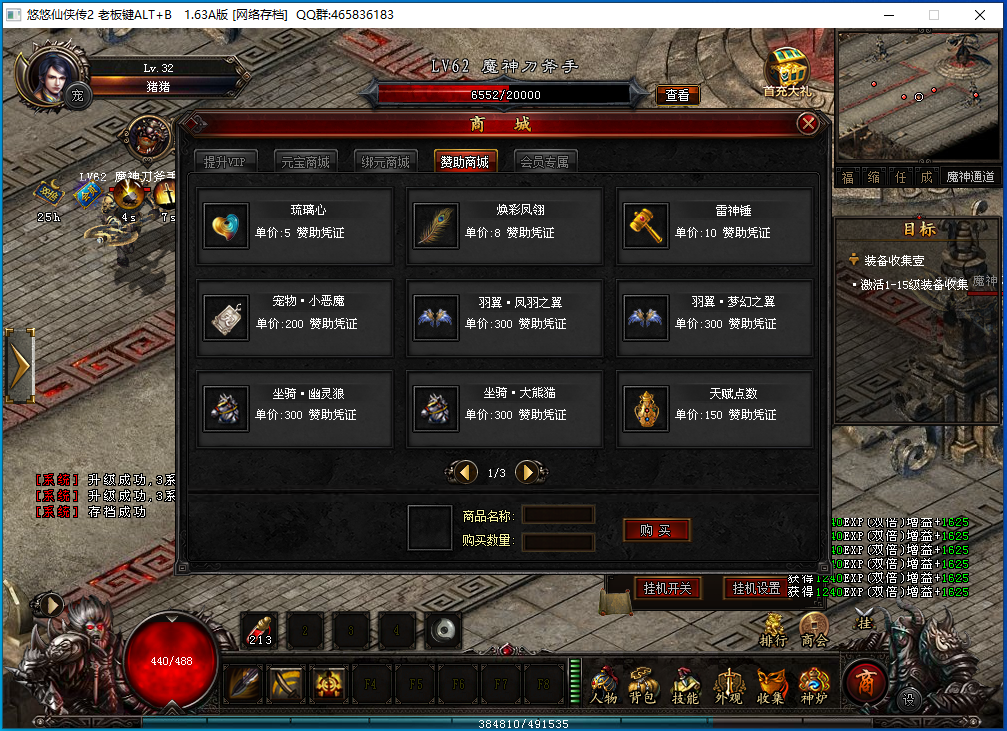Switch to the 提升VIP tab
The image size is (1007, 731).
(224, 162)
